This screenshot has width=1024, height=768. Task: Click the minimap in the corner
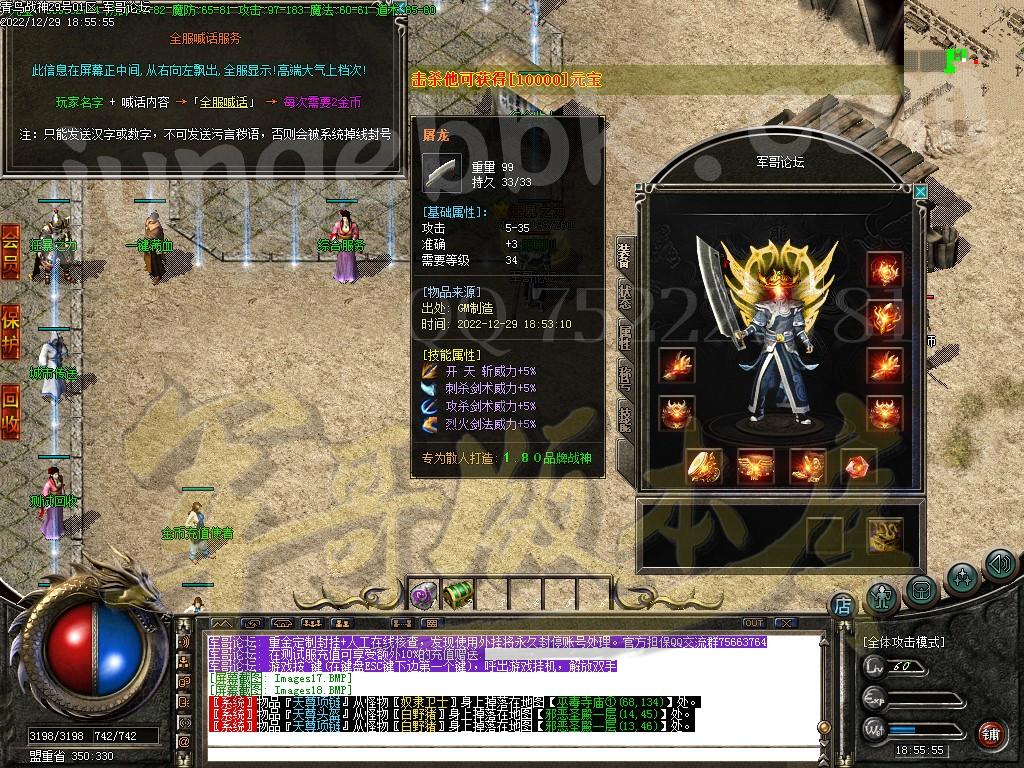[x=962, y=45]
